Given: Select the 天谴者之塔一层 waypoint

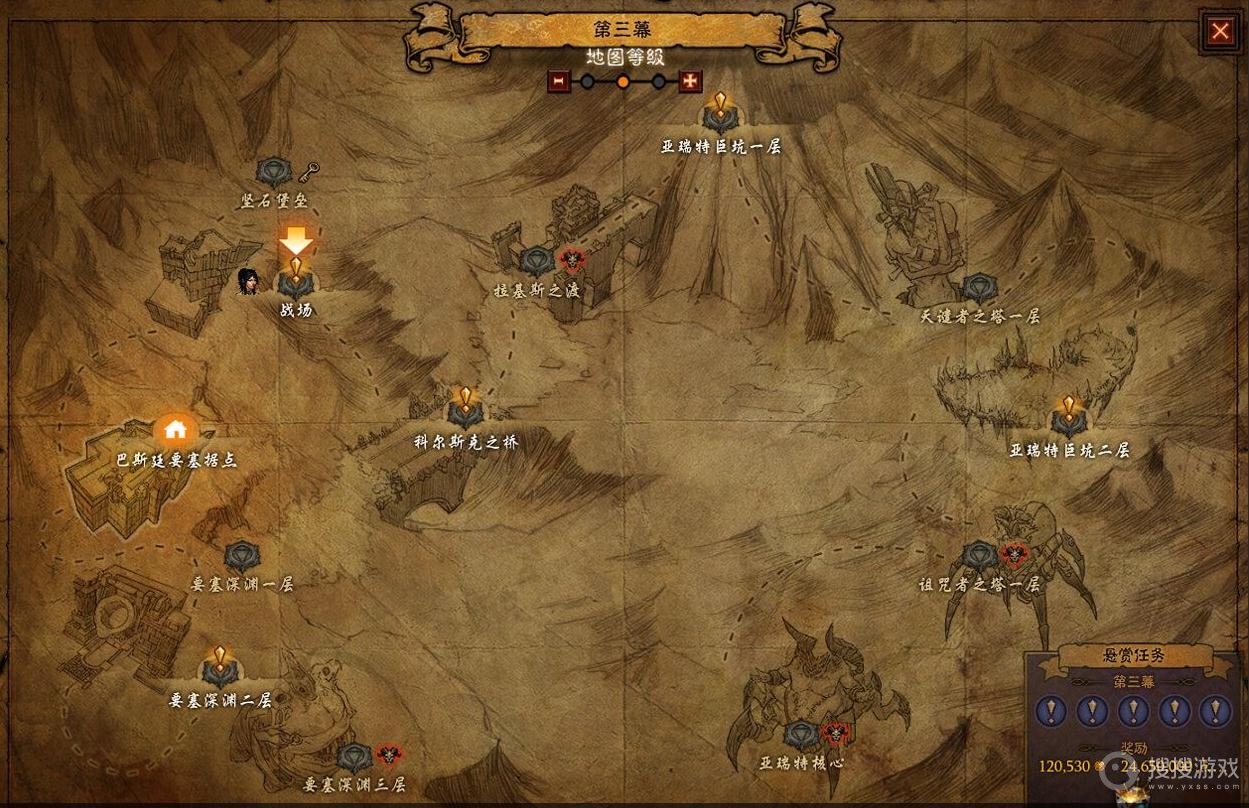Looking at the screenshot, I should click(x=979, y=289).
